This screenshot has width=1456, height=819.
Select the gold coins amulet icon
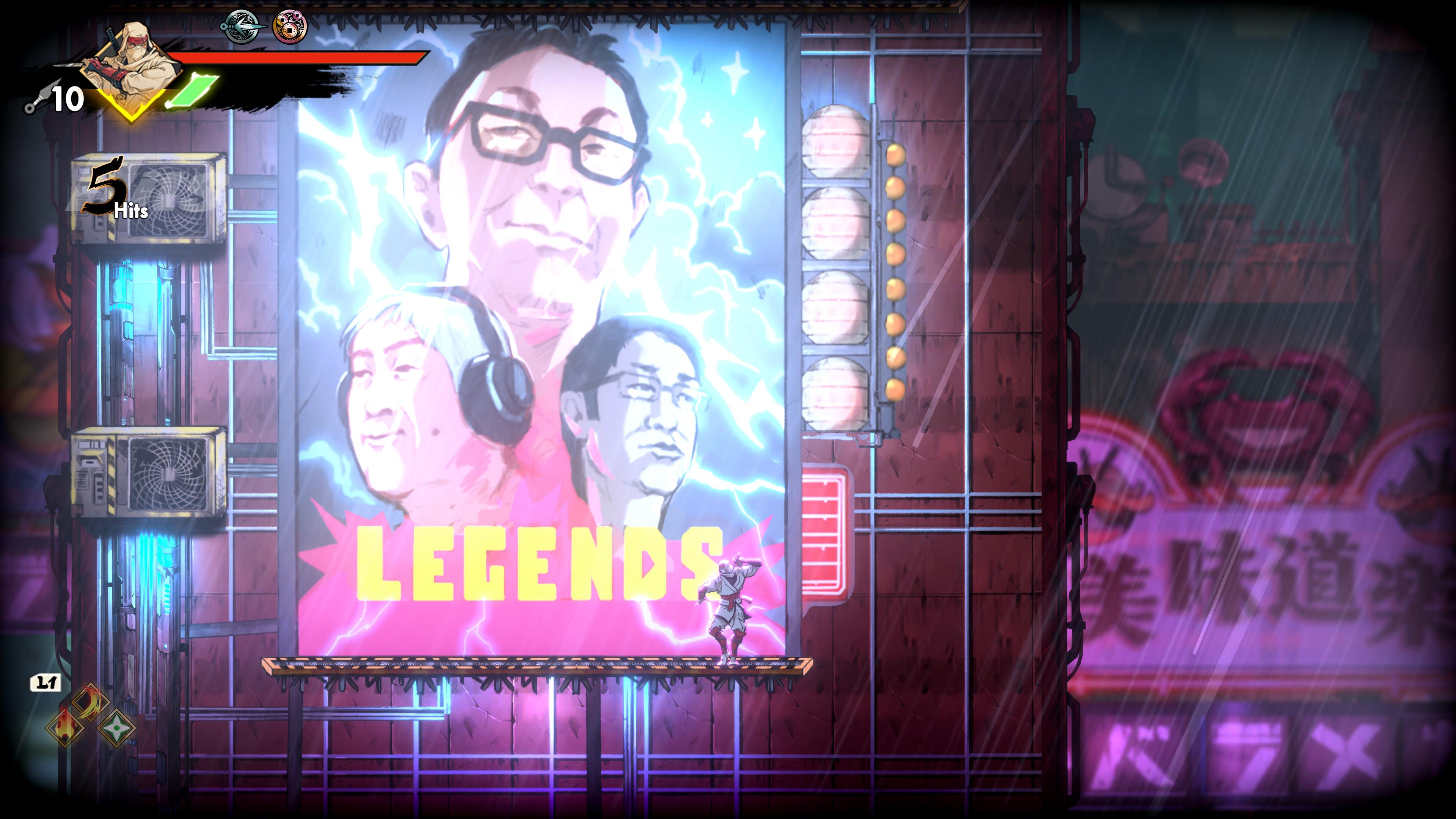coord(290,27)
